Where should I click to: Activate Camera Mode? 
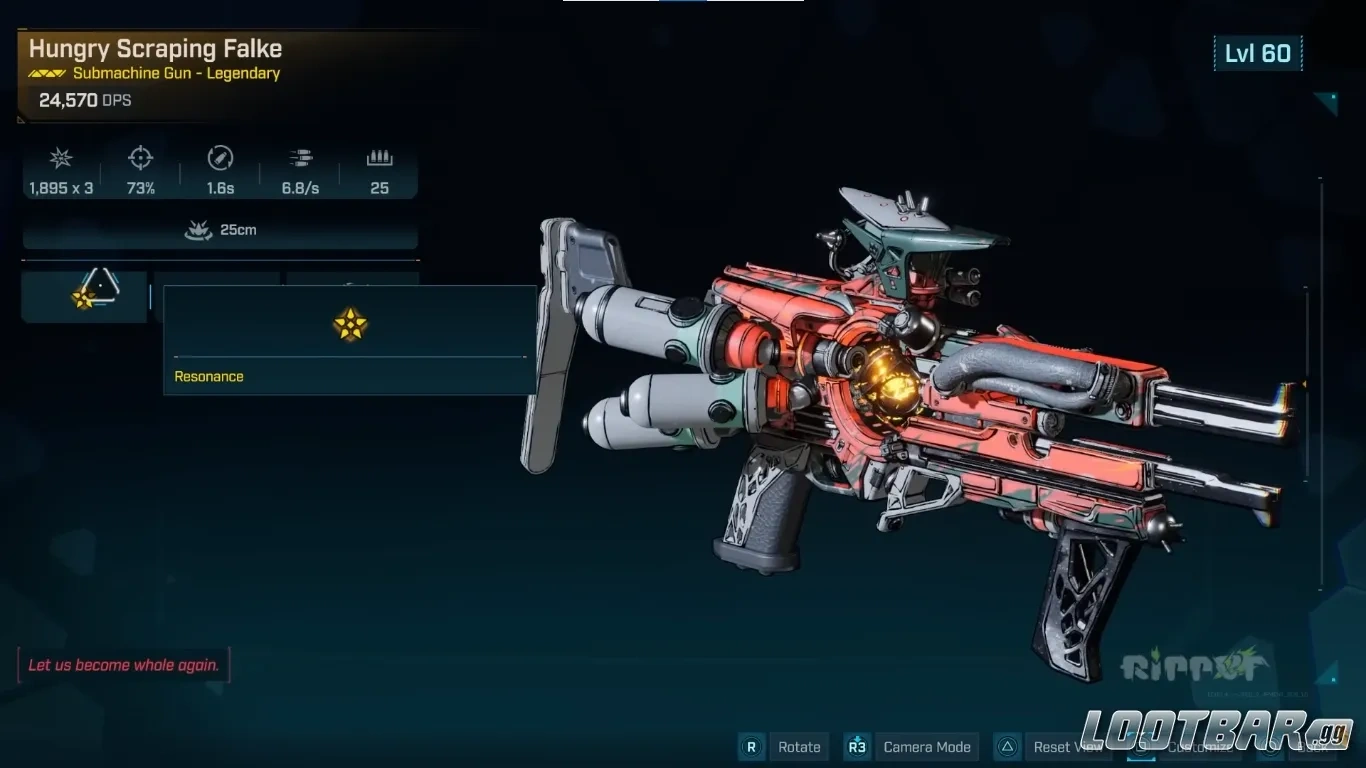pyautogui.click(x=927, y=747)
